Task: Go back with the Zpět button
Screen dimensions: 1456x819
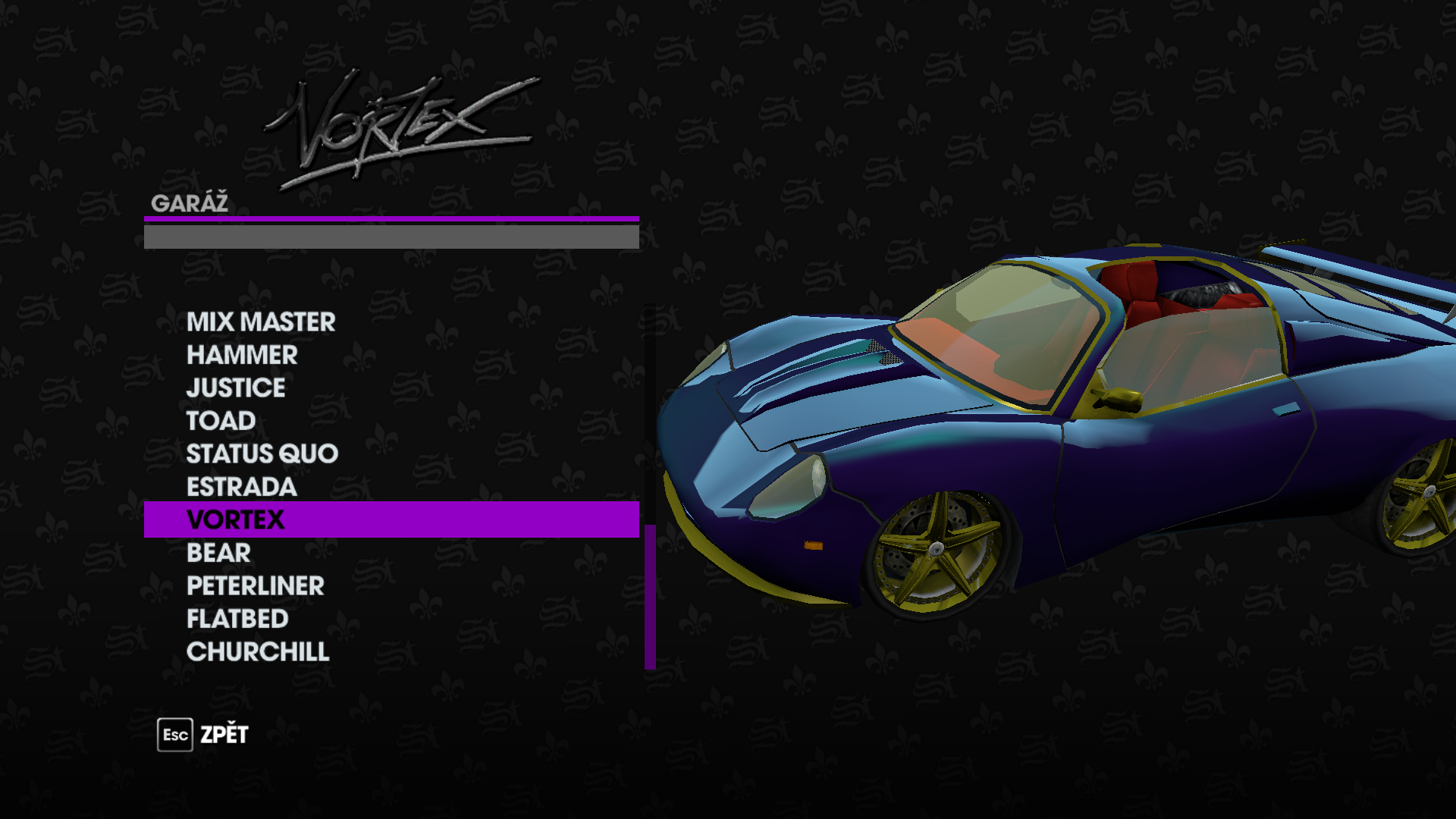Action: (x=203, y=735)
